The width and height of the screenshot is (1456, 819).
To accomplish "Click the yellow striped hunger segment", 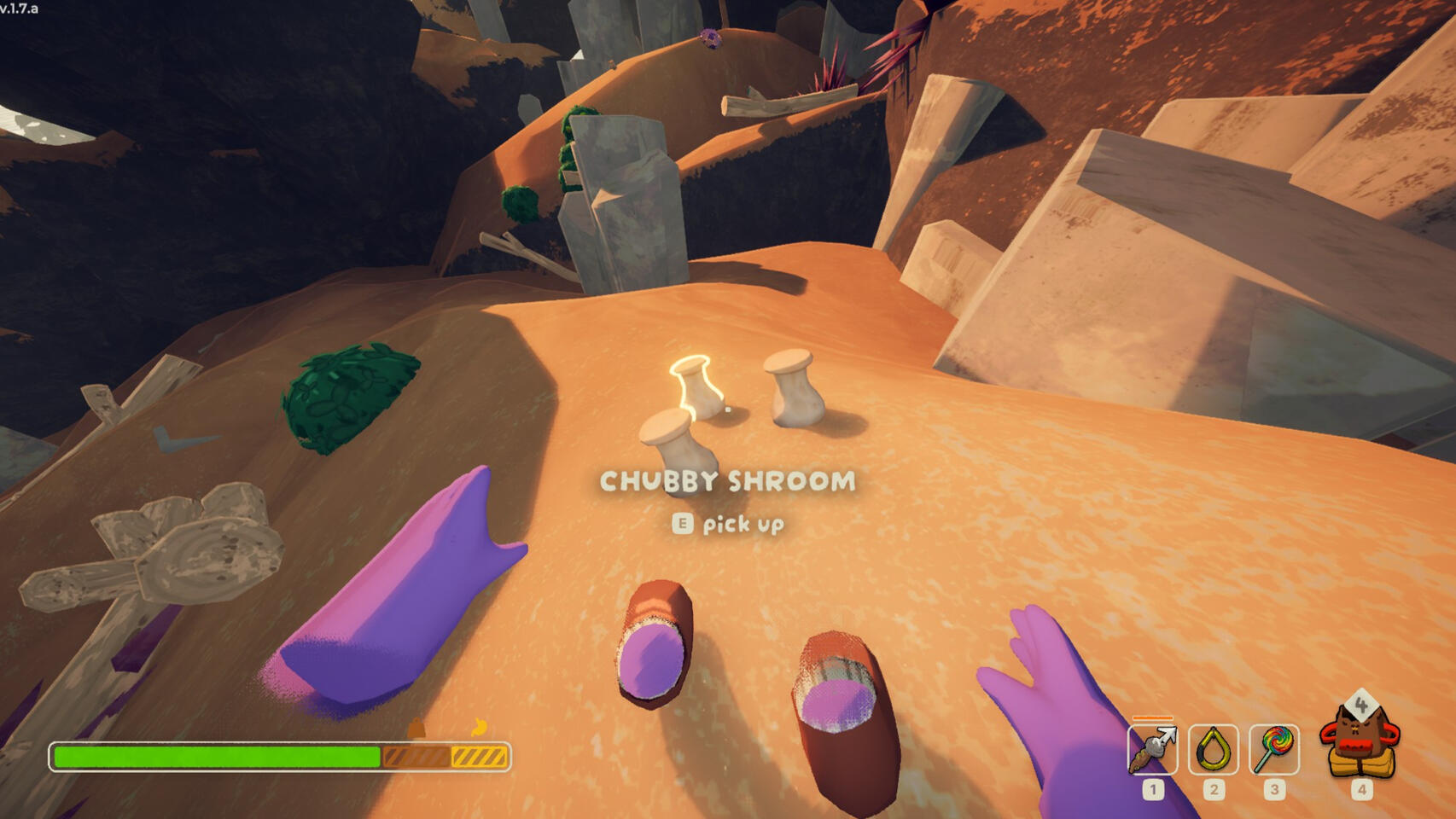I will tap(480, 756).
